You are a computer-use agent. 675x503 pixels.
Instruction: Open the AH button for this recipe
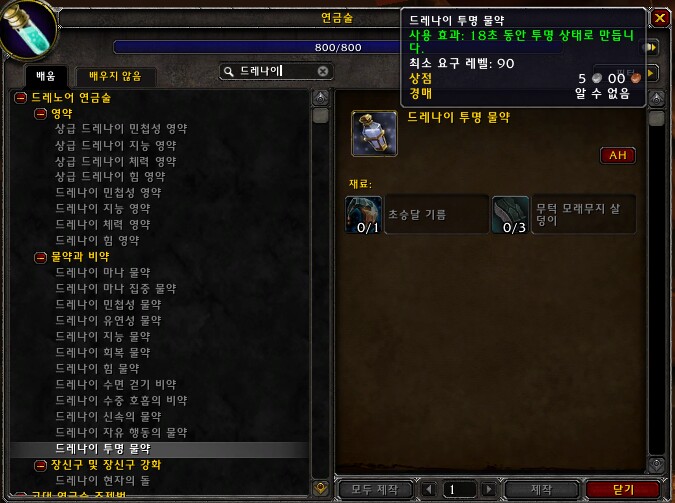(x=618, y=155)
